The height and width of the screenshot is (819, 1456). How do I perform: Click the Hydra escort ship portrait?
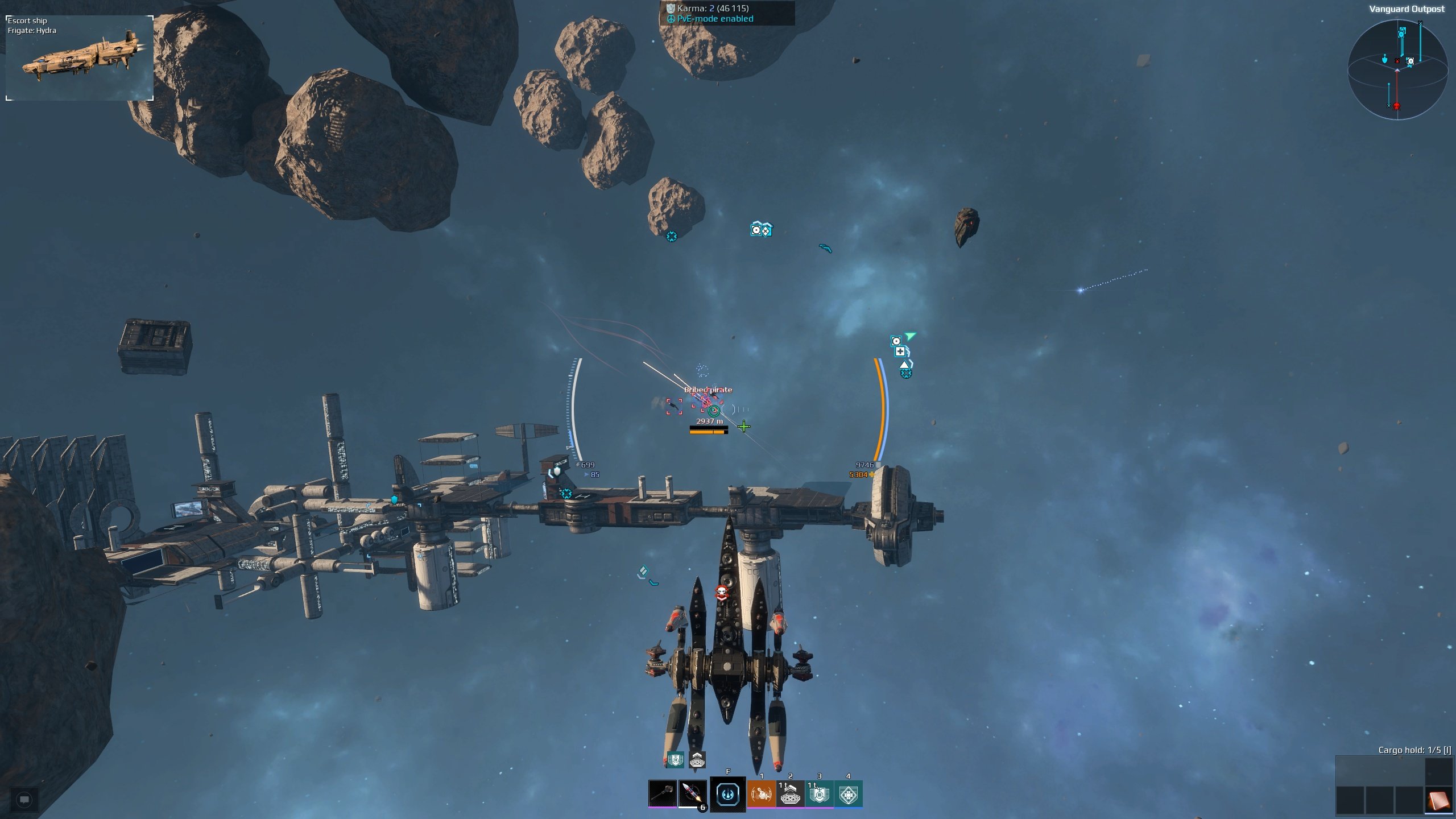[80, 58]
